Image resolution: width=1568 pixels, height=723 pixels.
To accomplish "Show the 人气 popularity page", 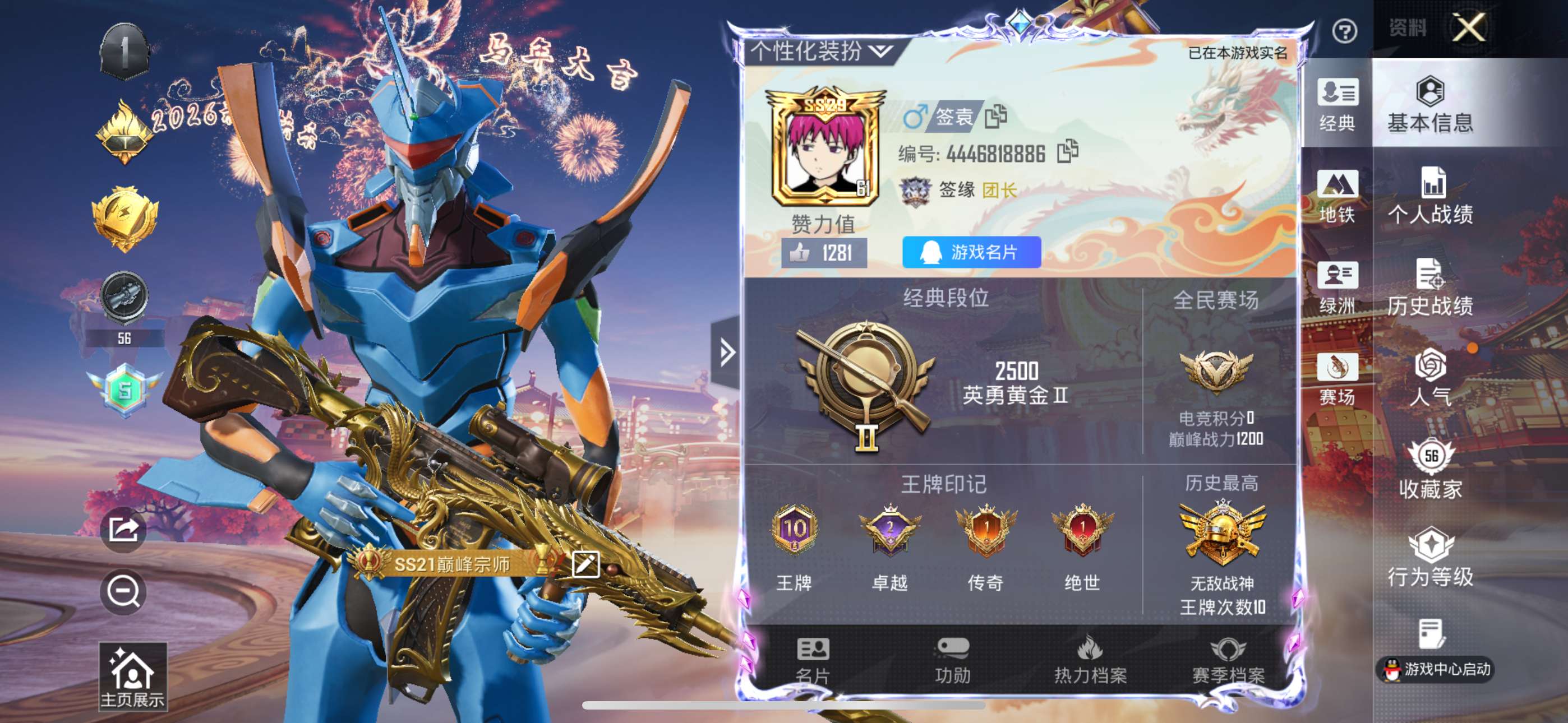I will click(1431, 378).
